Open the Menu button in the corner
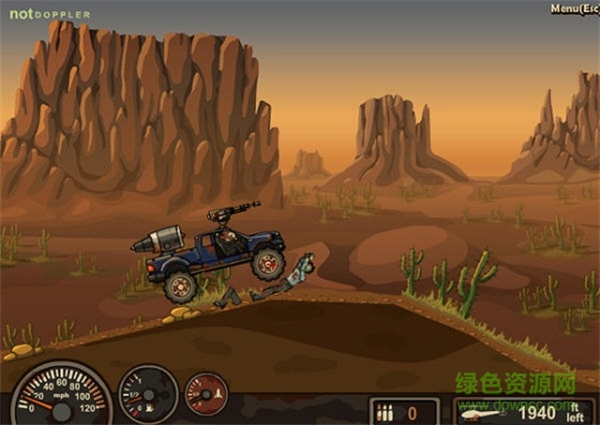This screenshot has width=600, height=425. click(574, 8)
